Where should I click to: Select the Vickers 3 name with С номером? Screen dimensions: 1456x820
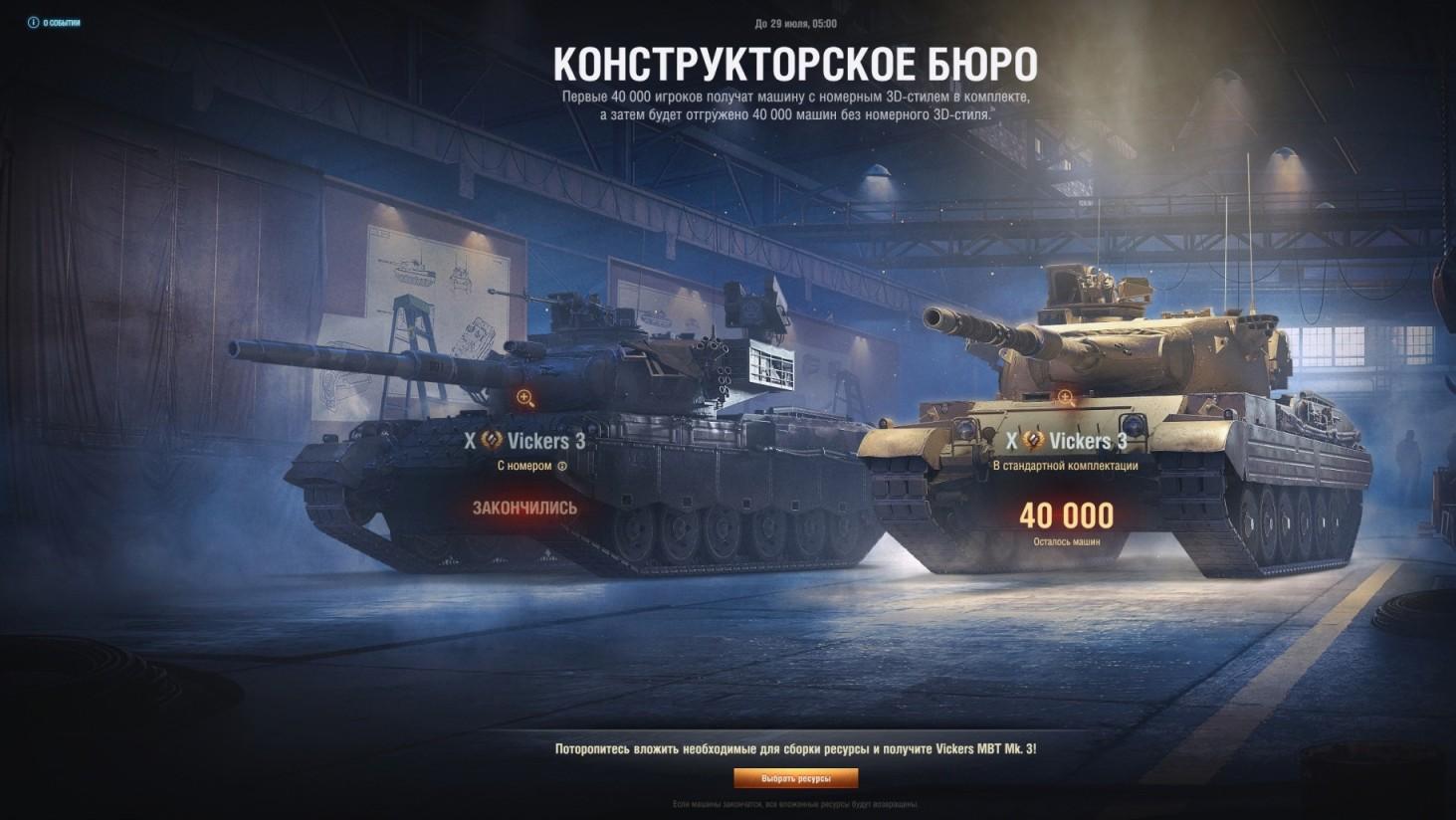[546, 440]
